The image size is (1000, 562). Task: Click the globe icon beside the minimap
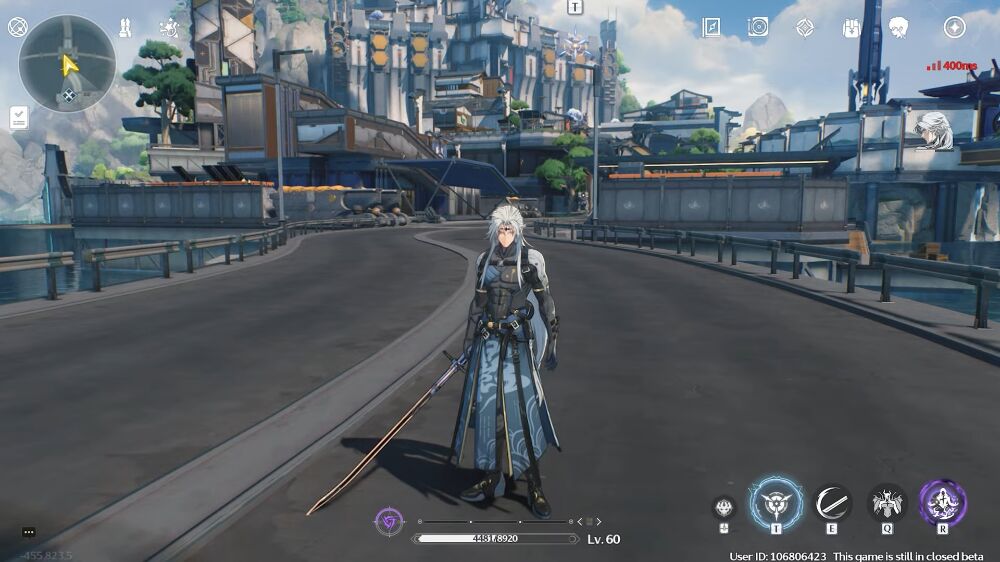point(17,27)
